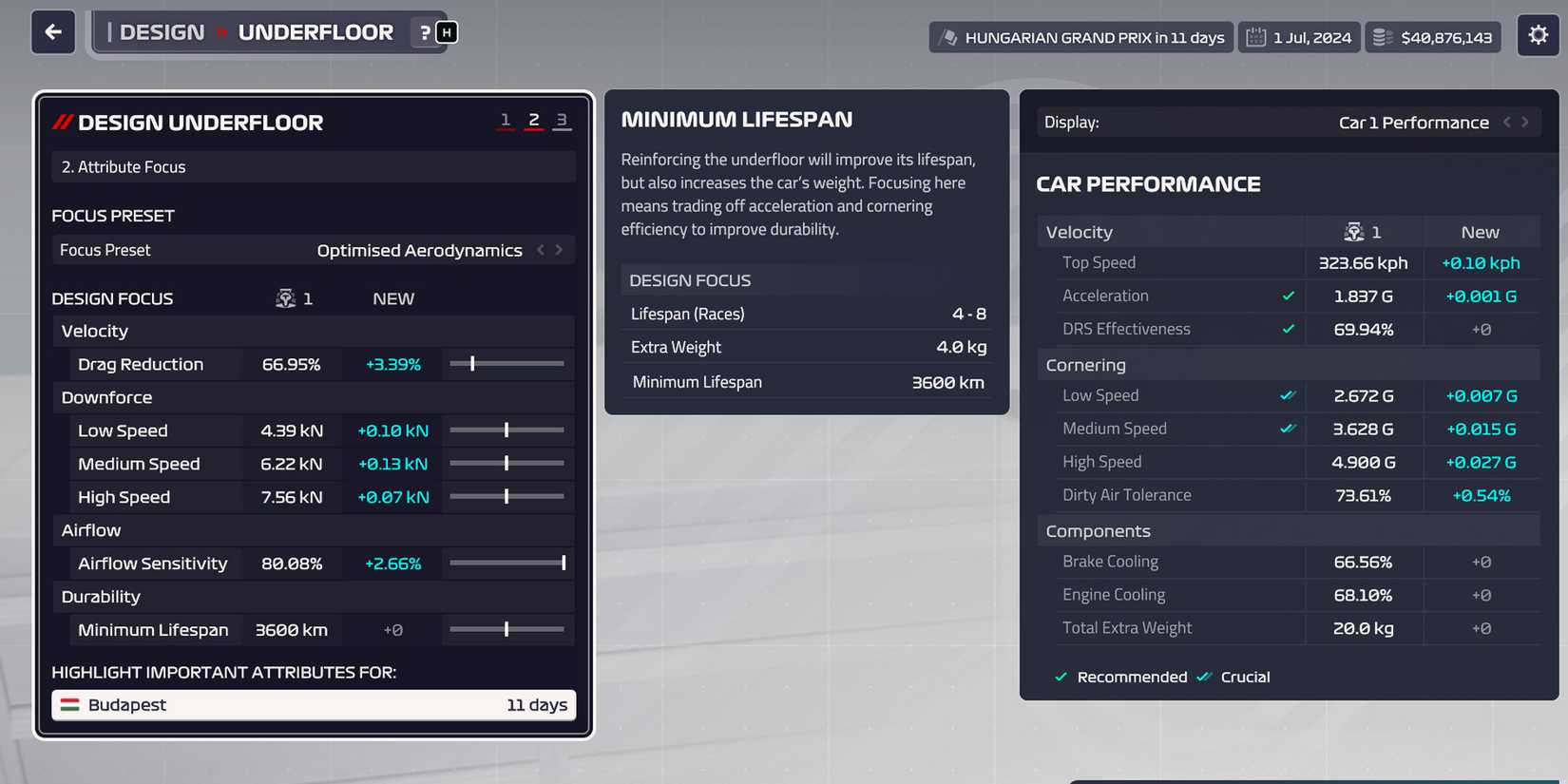The height and width of the screenshot is (784, 1568).
Task: Click the H keyboard shortcut badge in the header
Action: [x=445, y=31]
